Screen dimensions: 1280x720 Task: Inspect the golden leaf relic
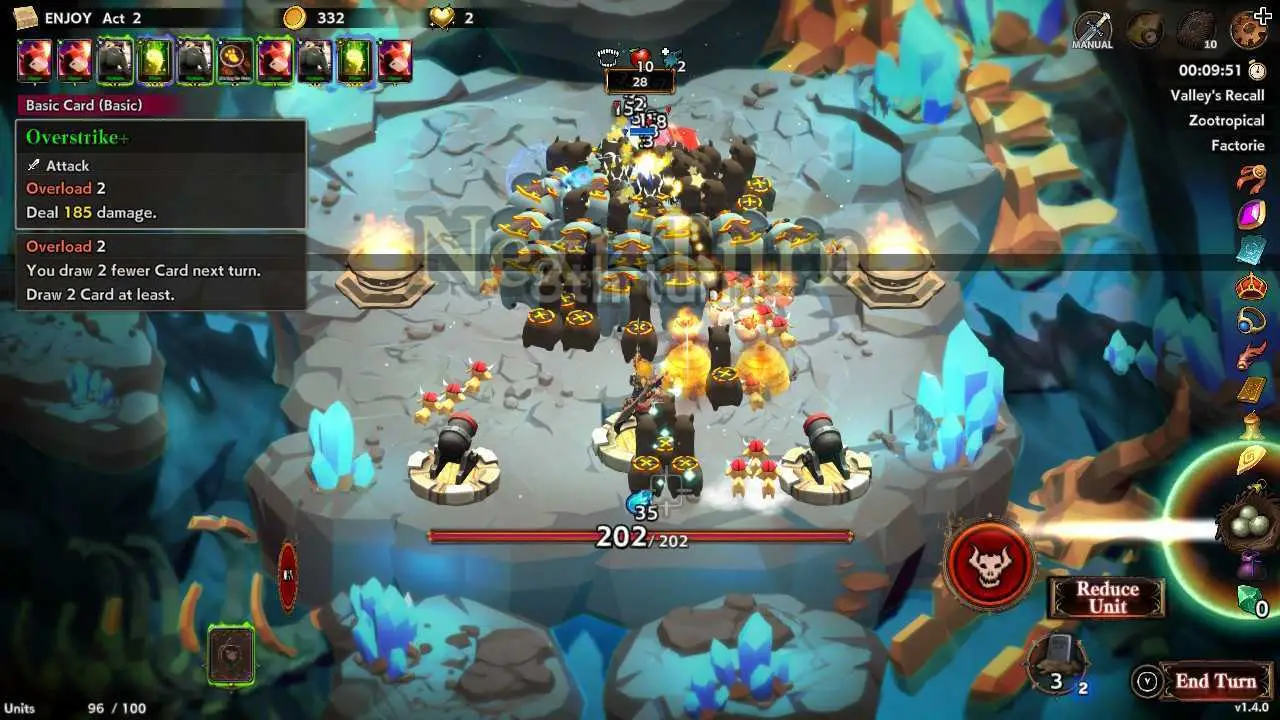(1251, 460)
